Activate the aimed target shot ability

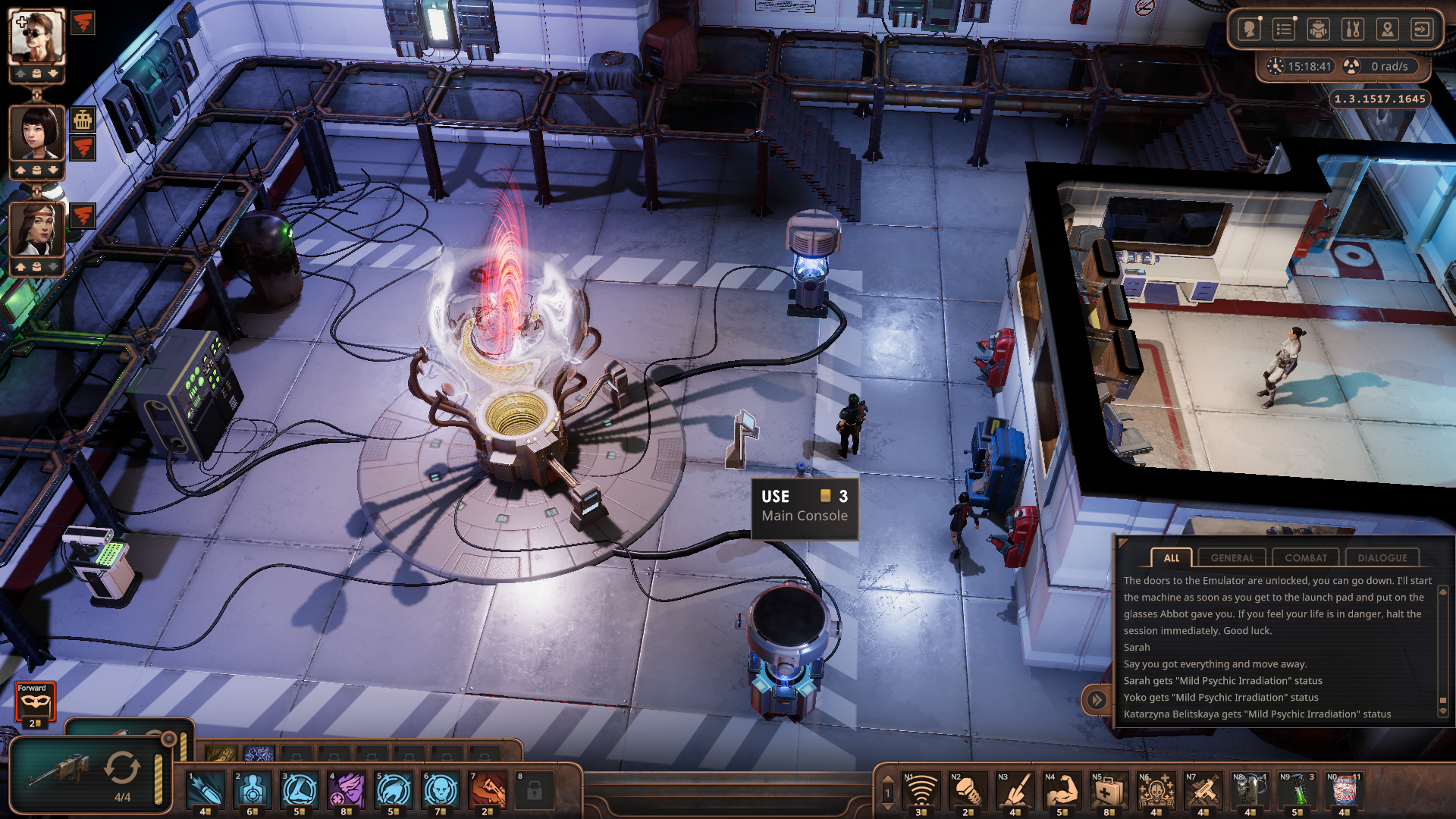pos(253,790)
